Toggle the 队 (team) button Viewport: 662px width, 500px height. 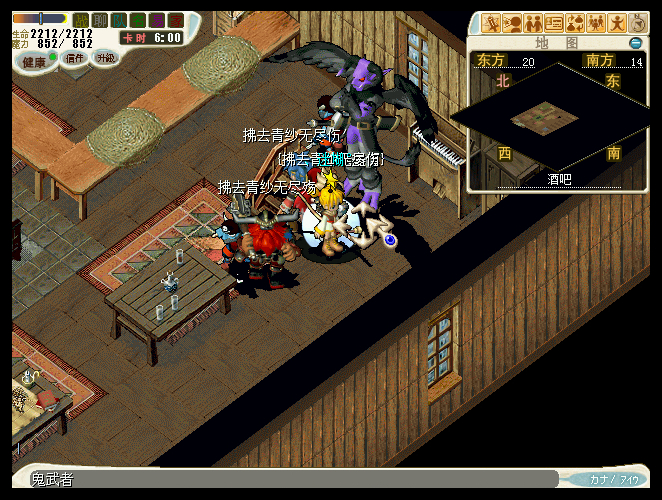(118, 19)
